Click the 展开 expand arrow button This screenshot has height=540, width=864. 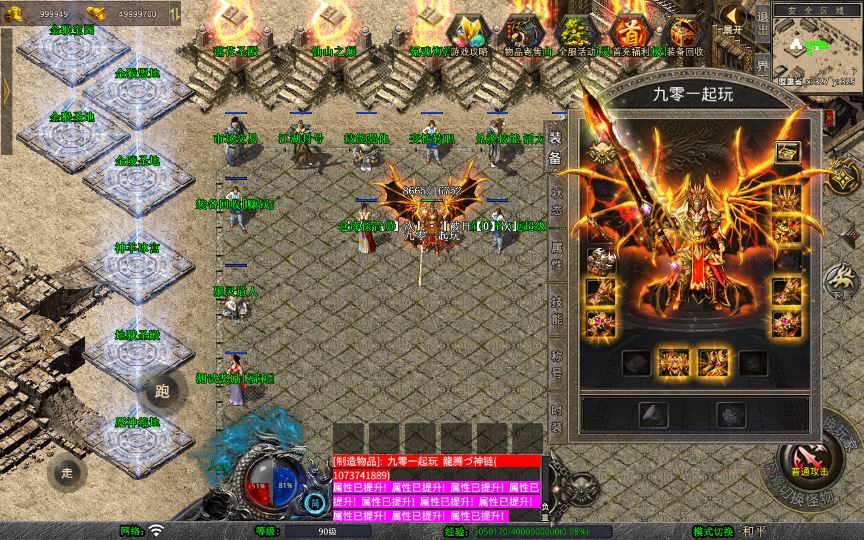(x=733, y=18)
